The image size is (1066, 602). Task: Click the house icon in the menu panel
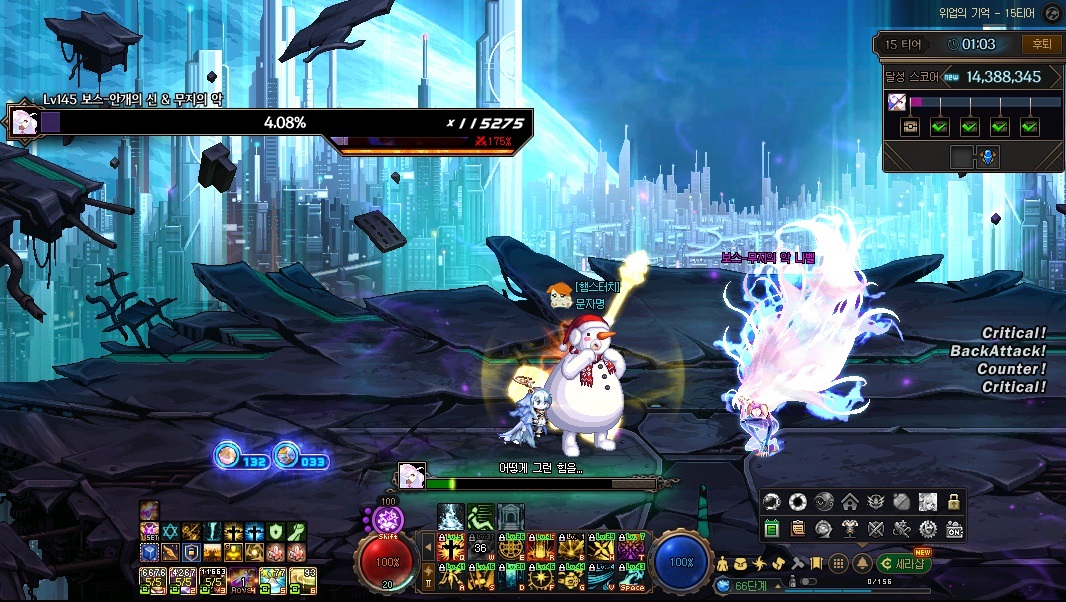click(x=849, y=502)
